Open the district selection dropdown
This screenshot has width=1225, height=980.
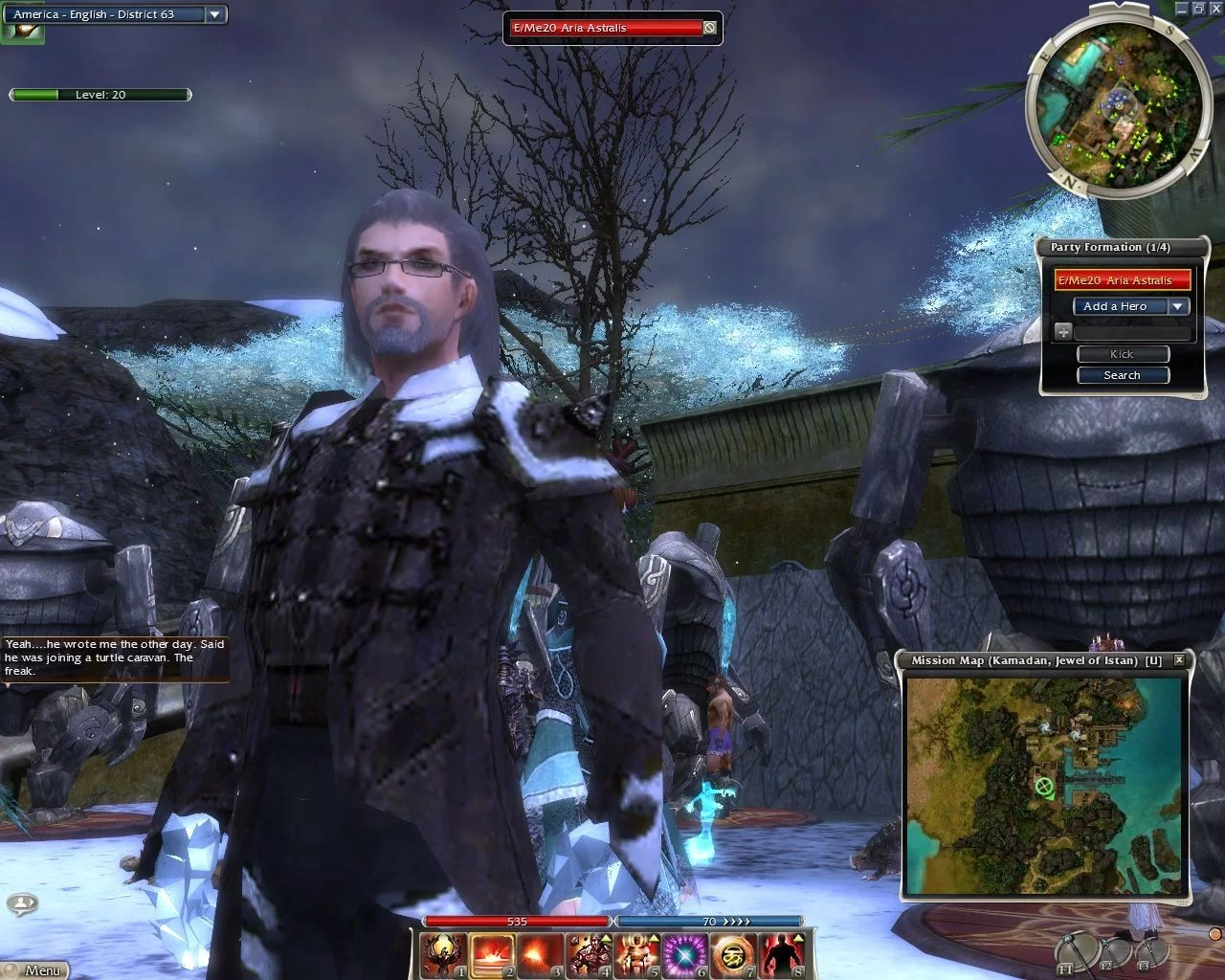(215, 14)
